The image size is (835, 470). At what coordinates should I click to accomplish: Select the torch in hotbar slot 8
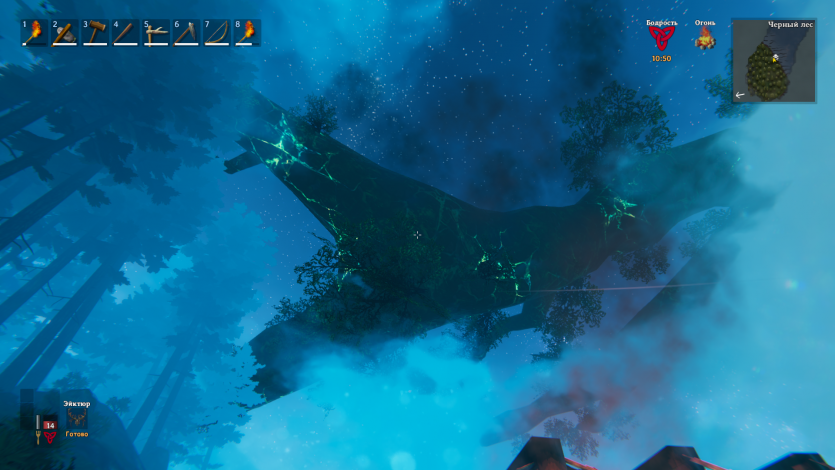[x=247, y=33]
